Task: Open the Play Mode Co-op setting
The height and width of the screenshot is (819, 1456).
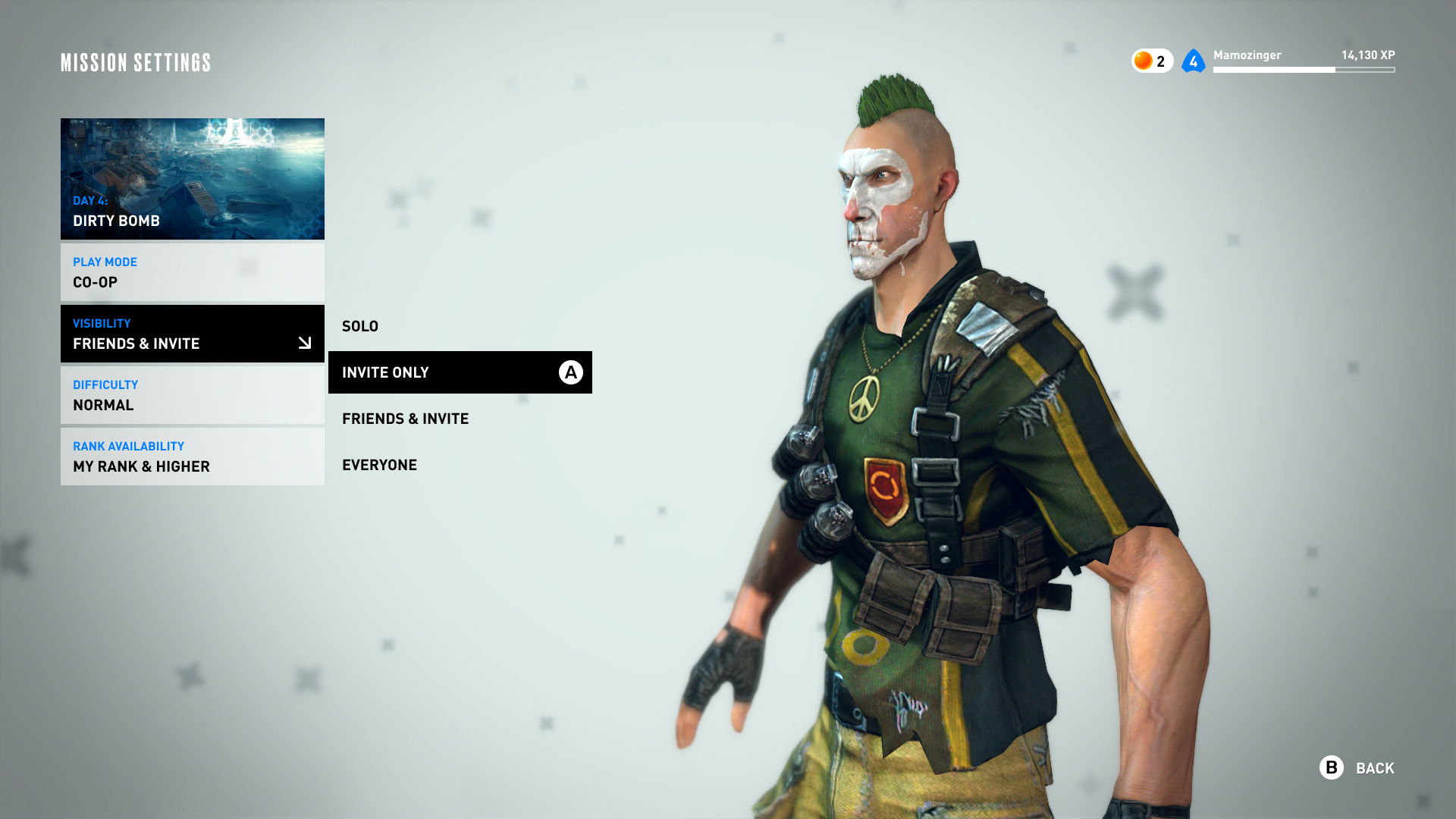Action: (x=193, y=272)
